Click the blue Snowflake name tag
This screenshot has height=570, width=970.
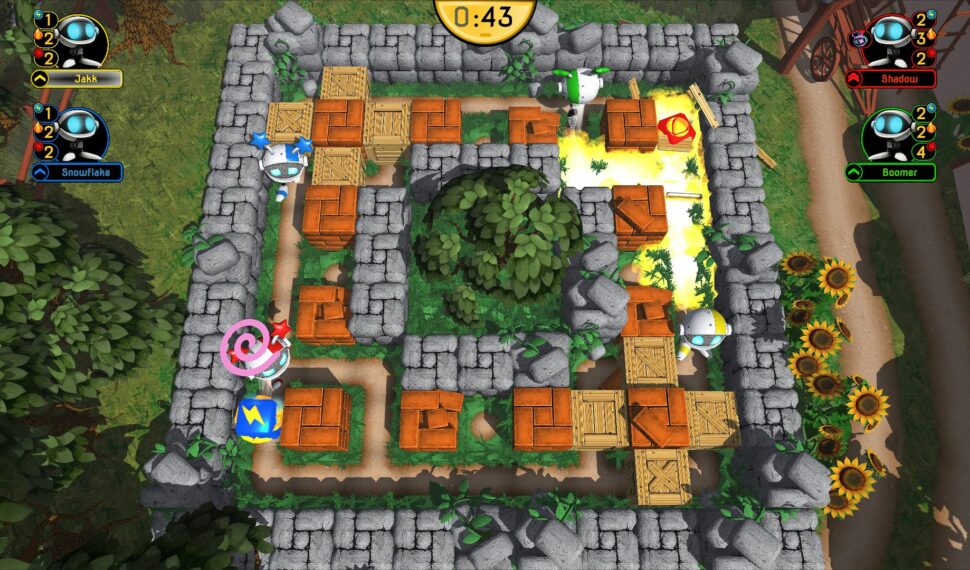77,172
